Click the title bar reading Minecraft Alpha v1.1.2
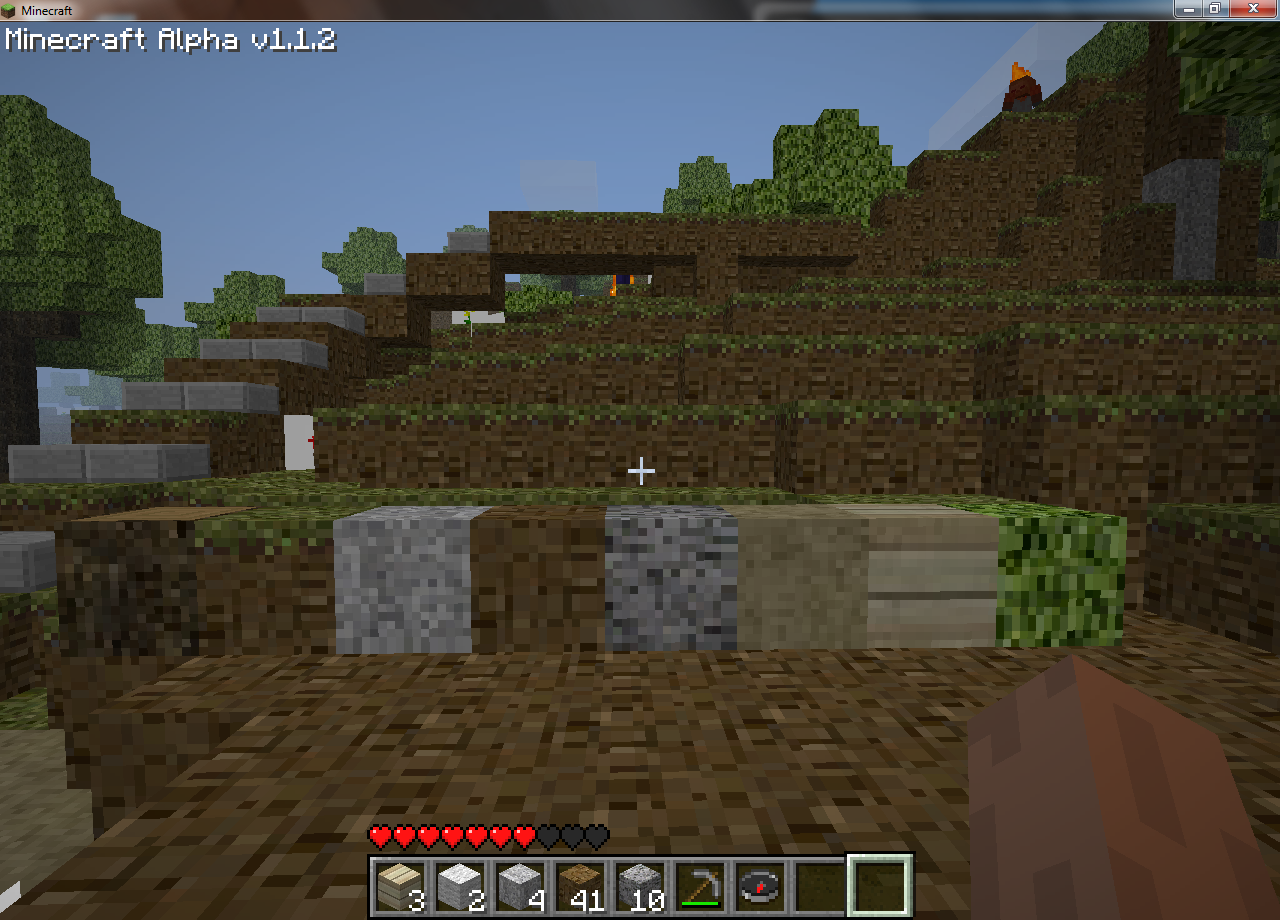Image resolution: width=1280 pixels, height=920 pixels. click(170, 40)
